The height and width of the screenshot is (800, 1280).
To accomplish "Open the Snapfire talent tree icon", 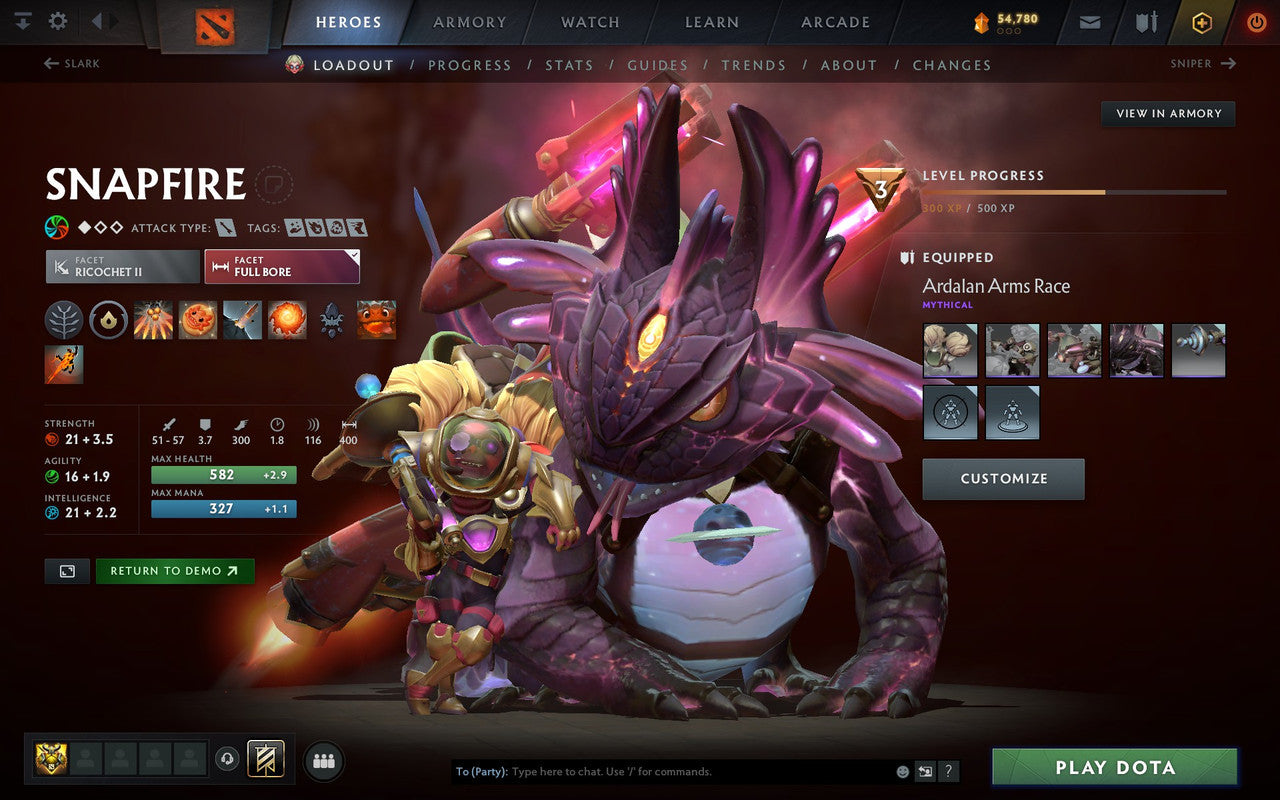I will [x=62, y=320].
